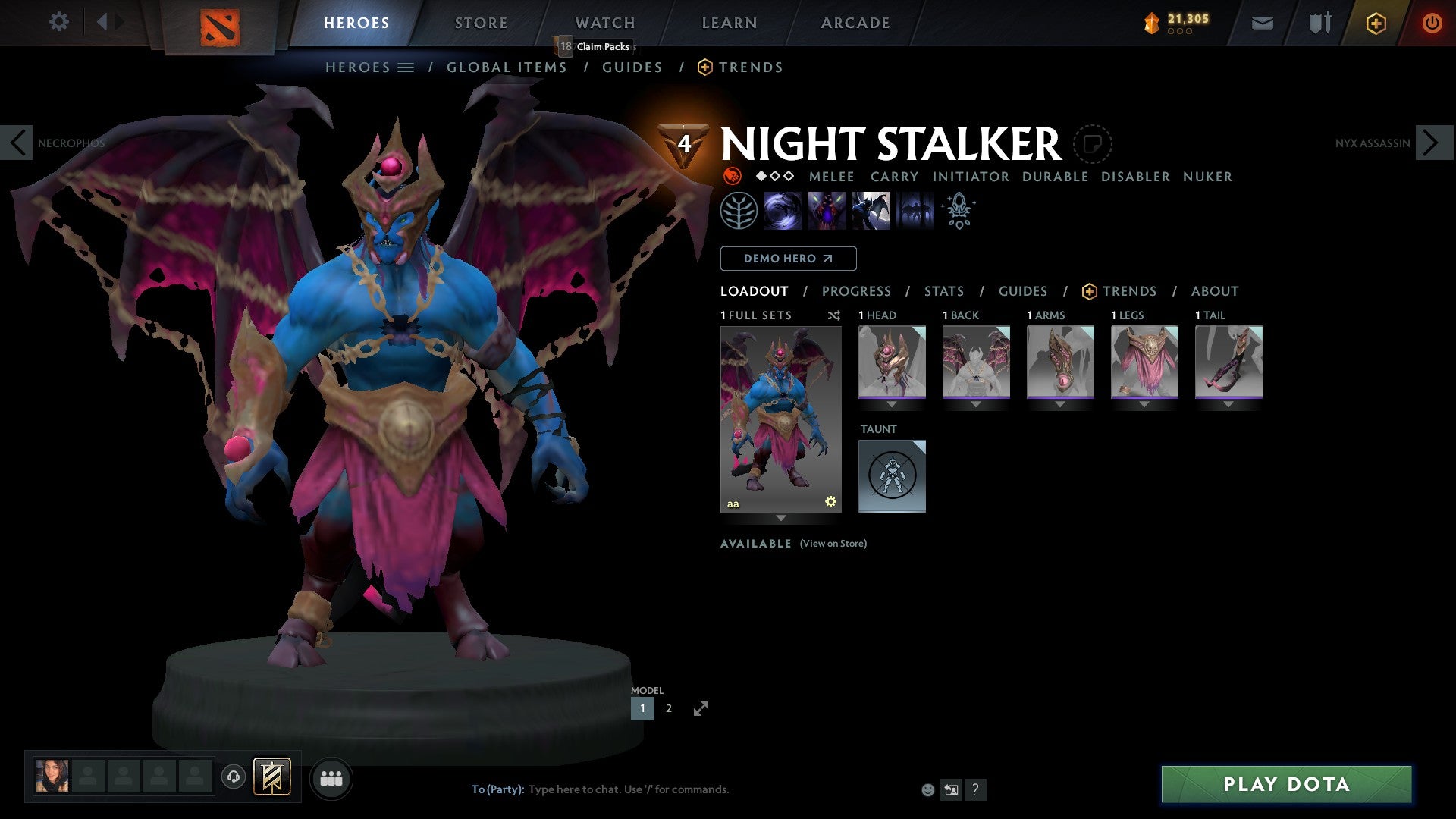Click the gear icon on the equipped set
The width and height of the screenshot is (1456, 819).
830,500
